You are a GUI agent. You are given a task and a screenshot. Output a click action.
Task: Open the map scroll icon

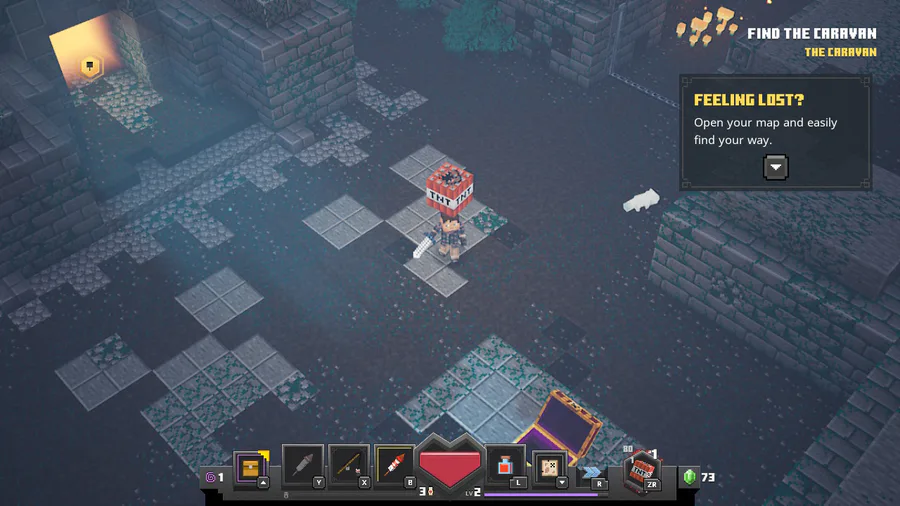pos(549,466)
